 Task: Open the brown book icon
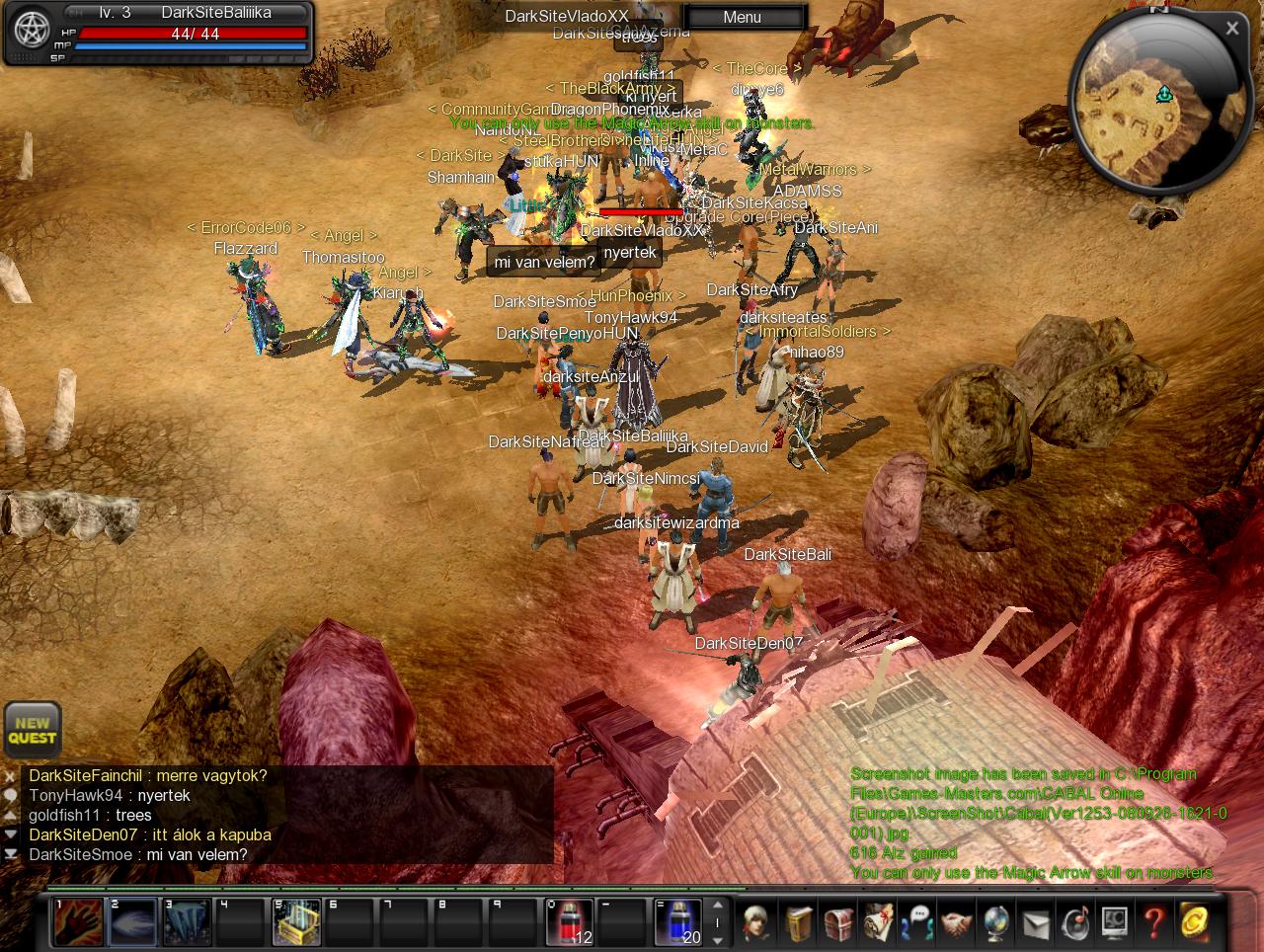(x=800, y=923)
